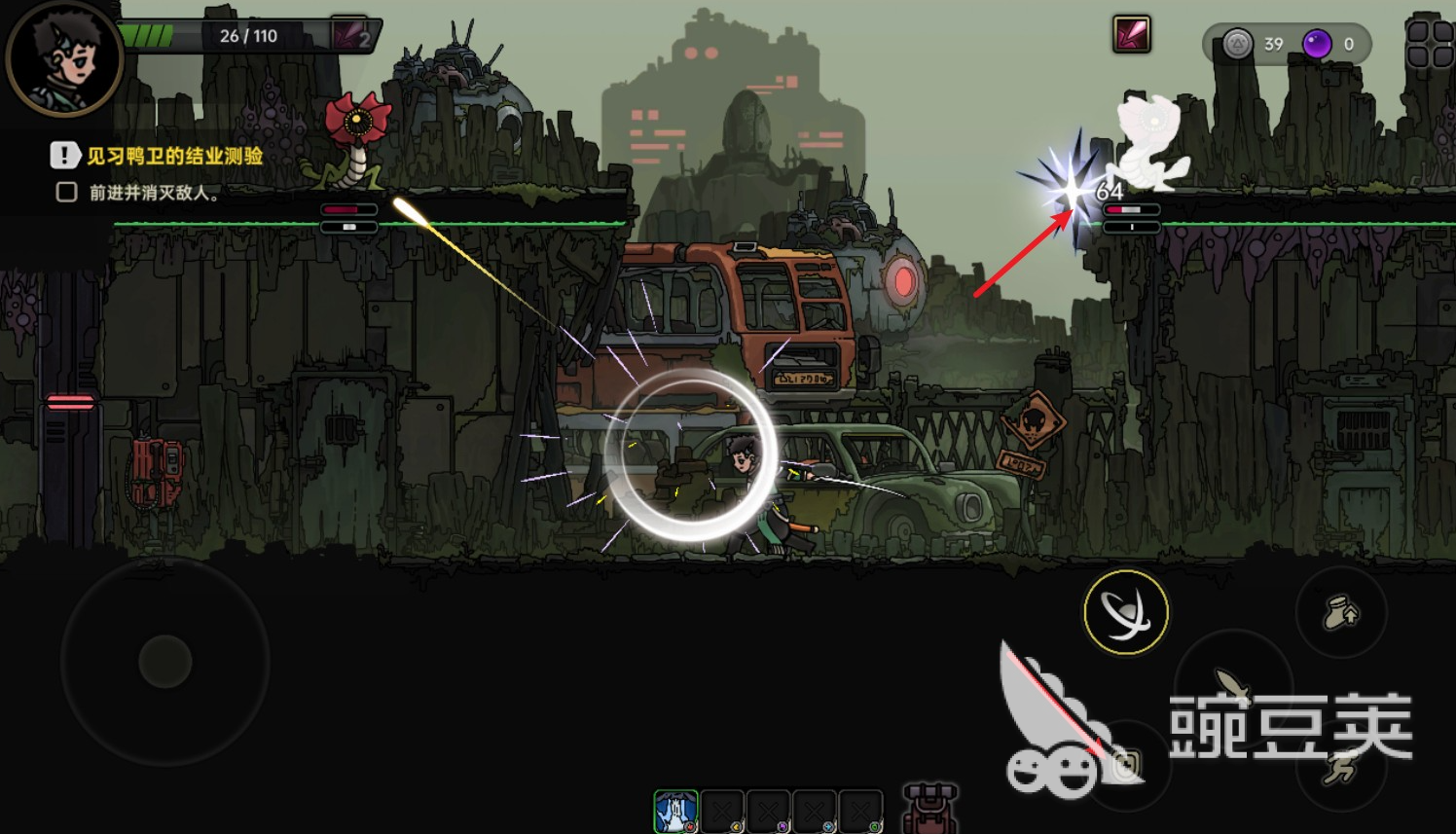Tap the player character portrait

point(64,56)
